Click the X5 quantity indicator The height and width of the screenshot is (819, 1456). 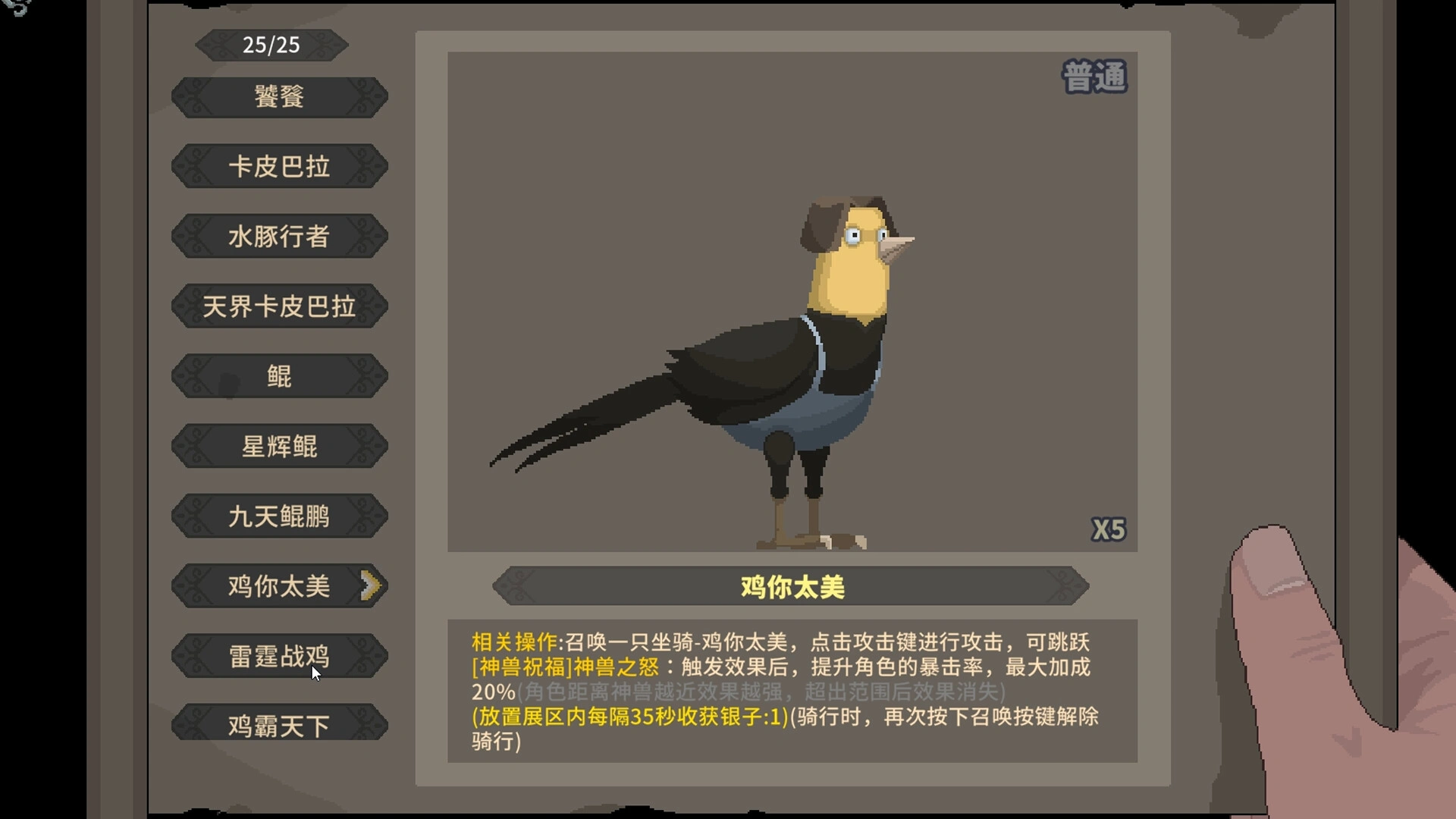(x=1110, y=529)
